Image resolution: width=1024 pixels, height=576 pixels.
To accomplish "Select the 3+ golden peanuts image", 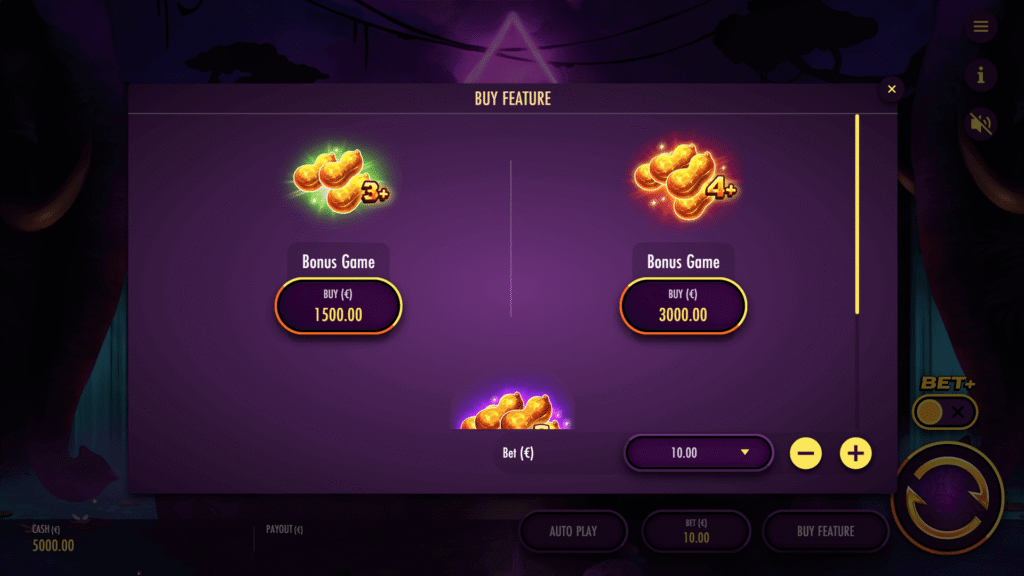I will coord(339,182).
